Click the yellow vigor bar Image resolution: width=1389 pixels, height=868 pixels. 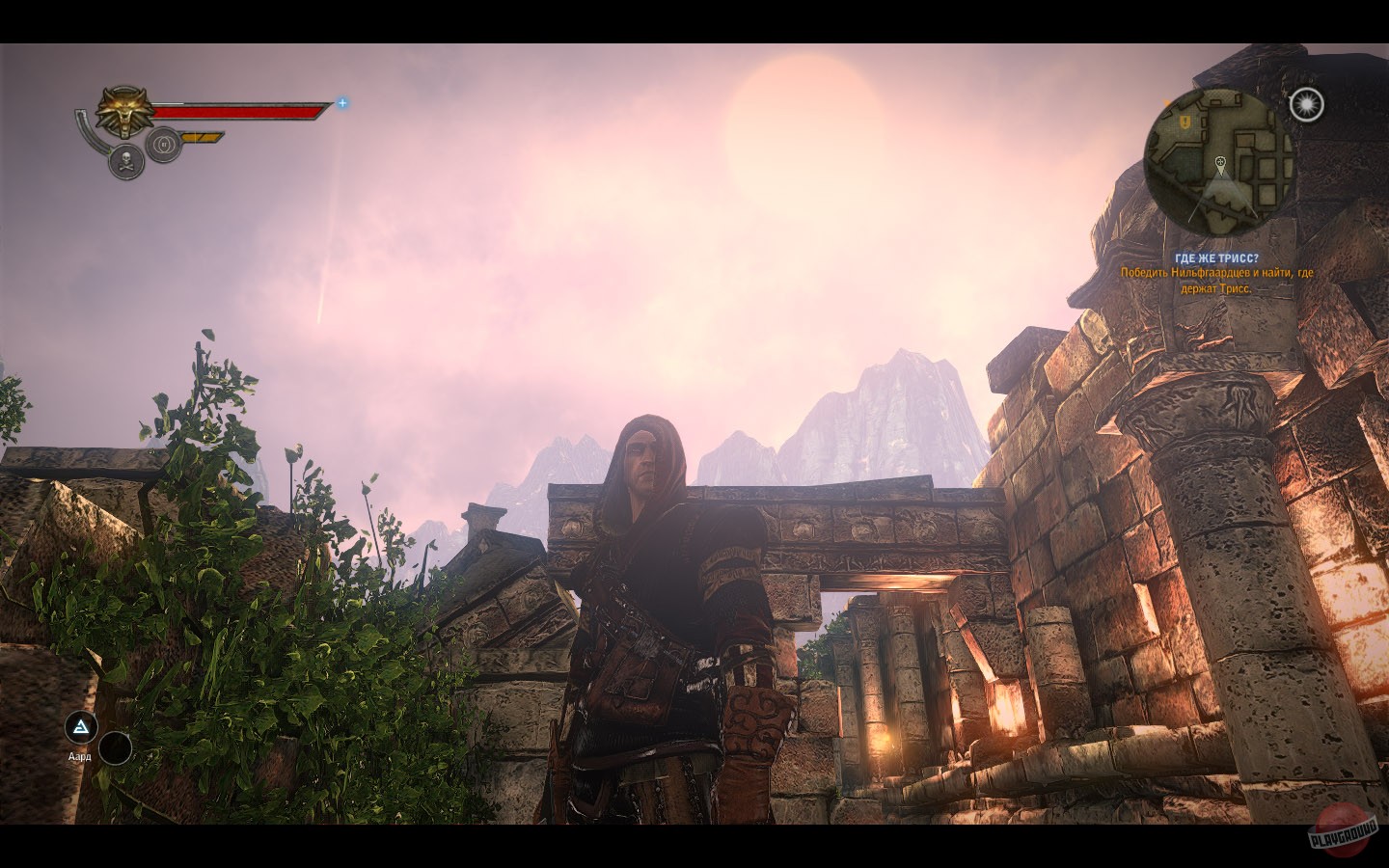tap(201, 136)
